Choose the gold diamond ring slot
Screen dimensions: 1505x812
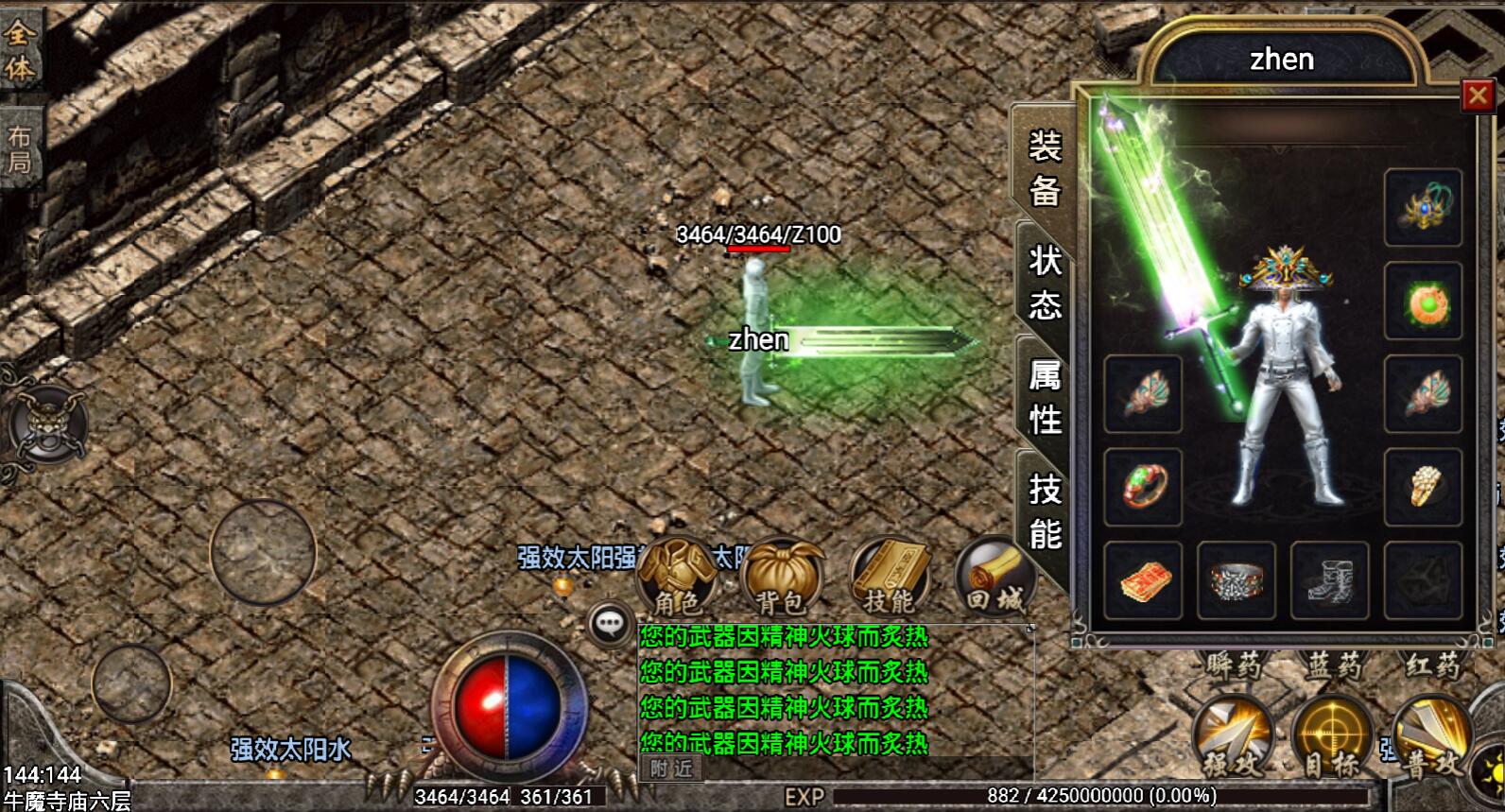[x=1423, y=487]
